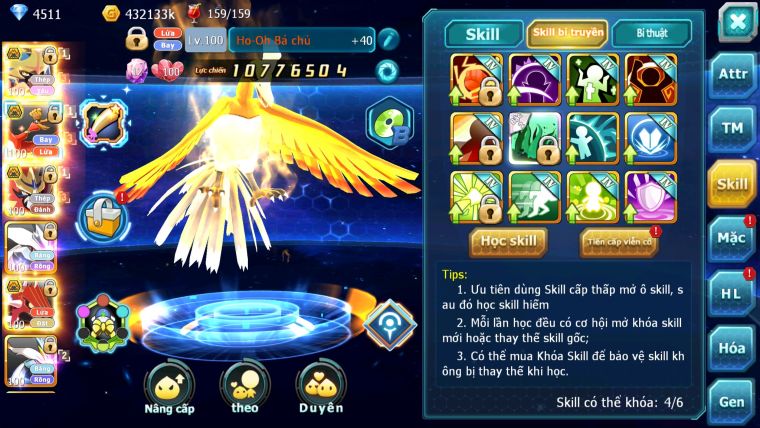
Task: Click the theo follow button
Action: point(244,387)
